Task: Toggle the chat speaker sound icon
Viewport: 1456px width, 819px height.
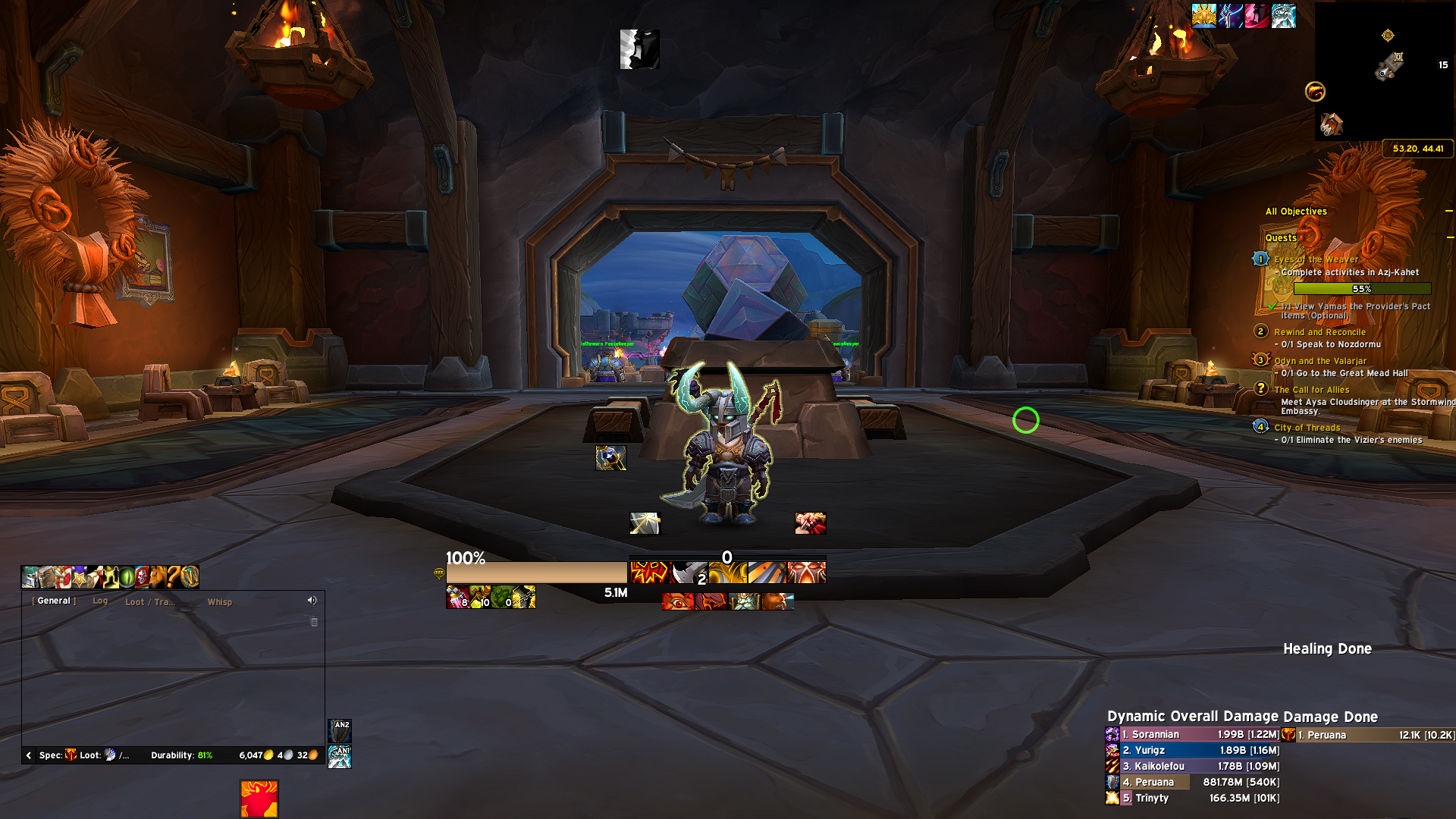Action: point(312,601)
